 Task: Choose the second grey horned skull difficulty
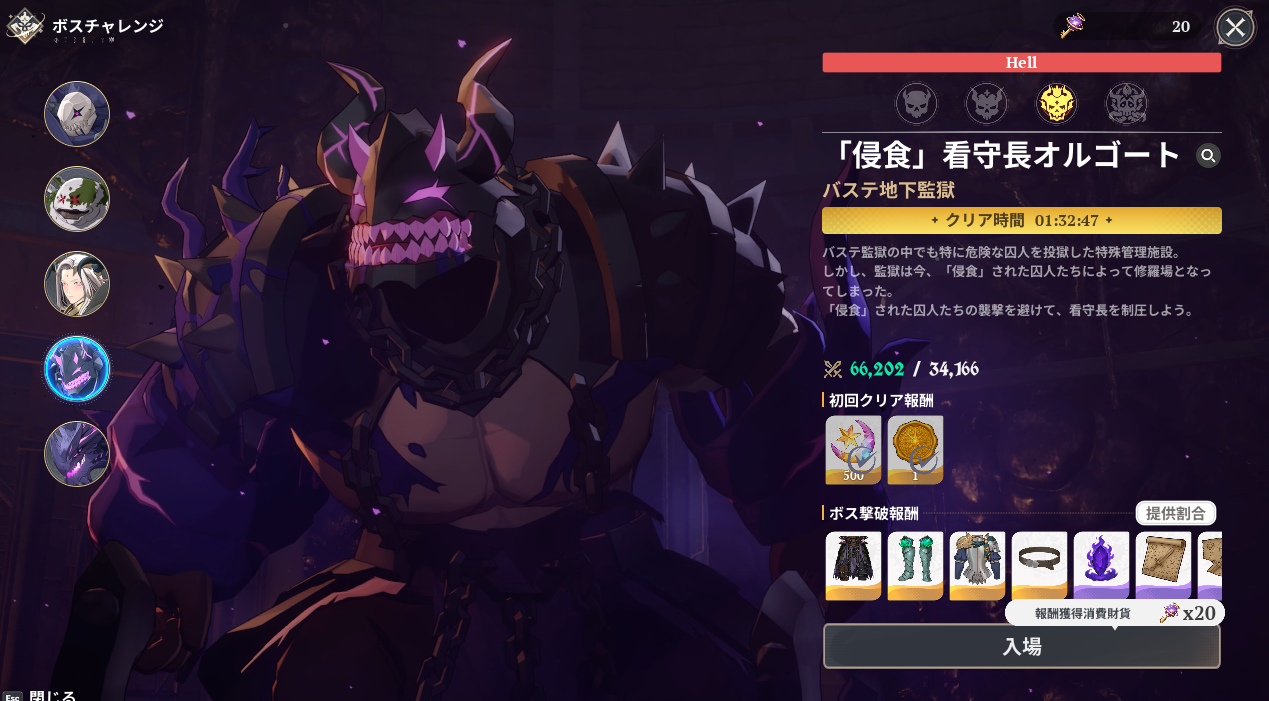pyautogui.click(x=986, y=103)
